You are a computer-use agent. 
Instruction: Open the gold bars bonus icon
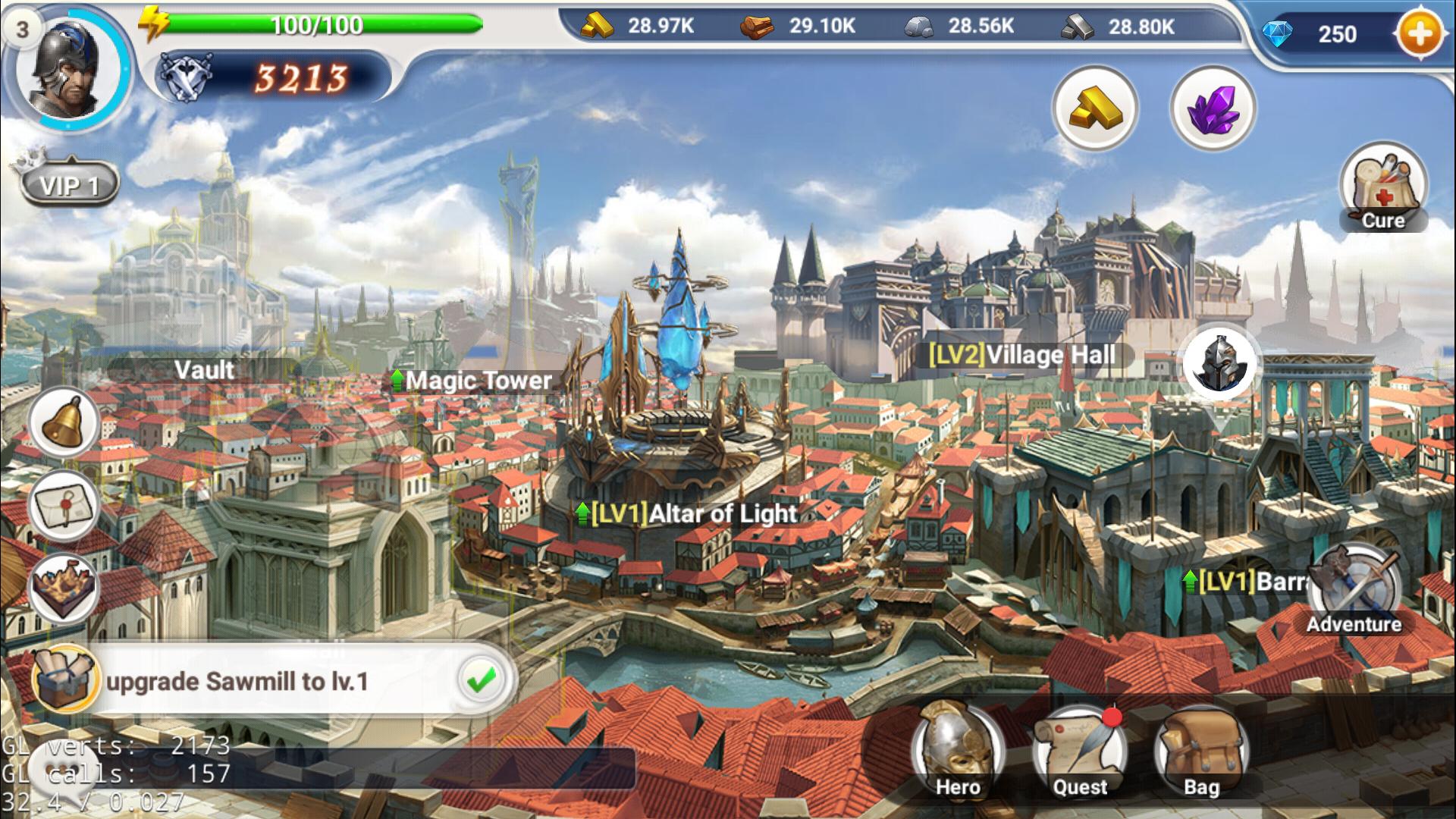pos(1094,109)
